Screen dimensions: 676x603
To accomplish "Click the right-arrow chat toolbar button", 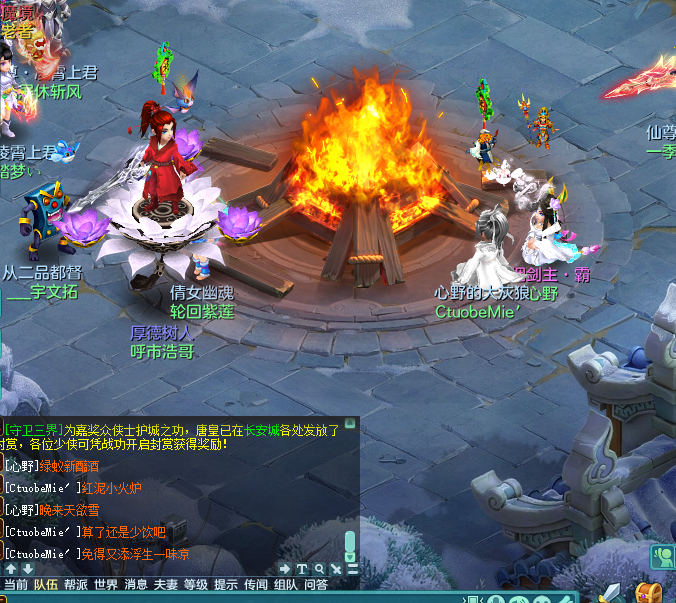I will point(285,569).
